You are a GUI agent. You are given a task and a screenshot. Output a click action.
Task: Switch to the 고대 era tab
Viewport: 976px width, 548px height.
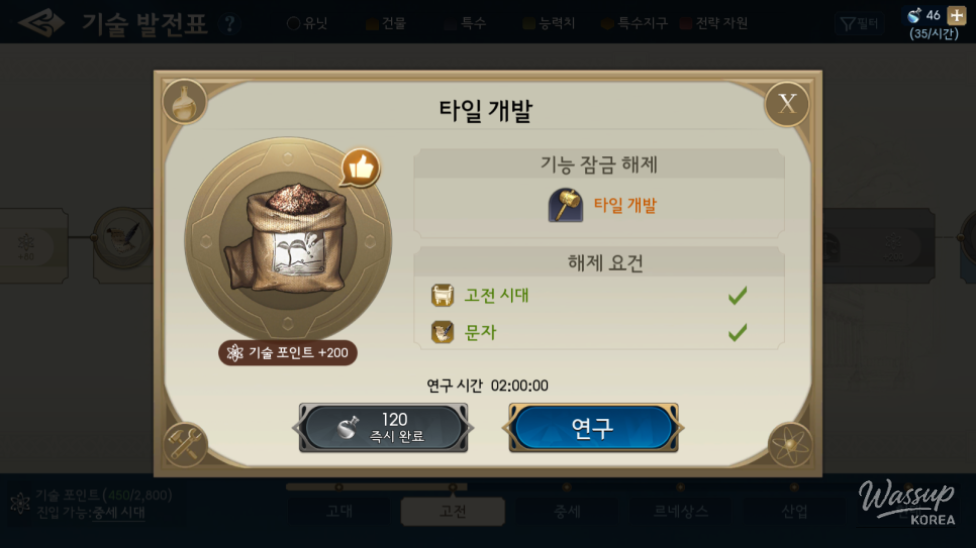point(339,511)
